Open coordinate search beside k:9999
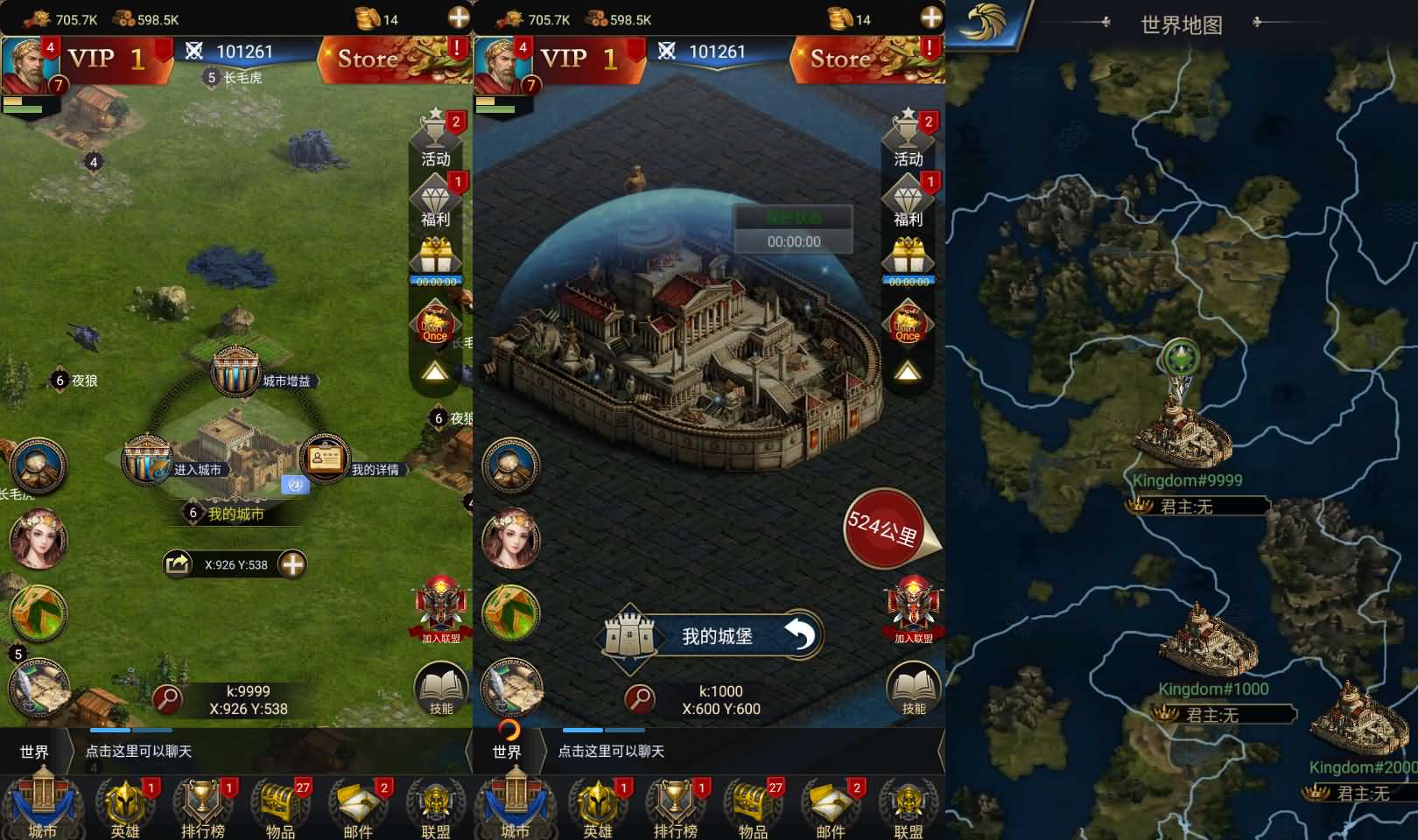Viewport: 1418px width, 840px height. tap(167, 699)
